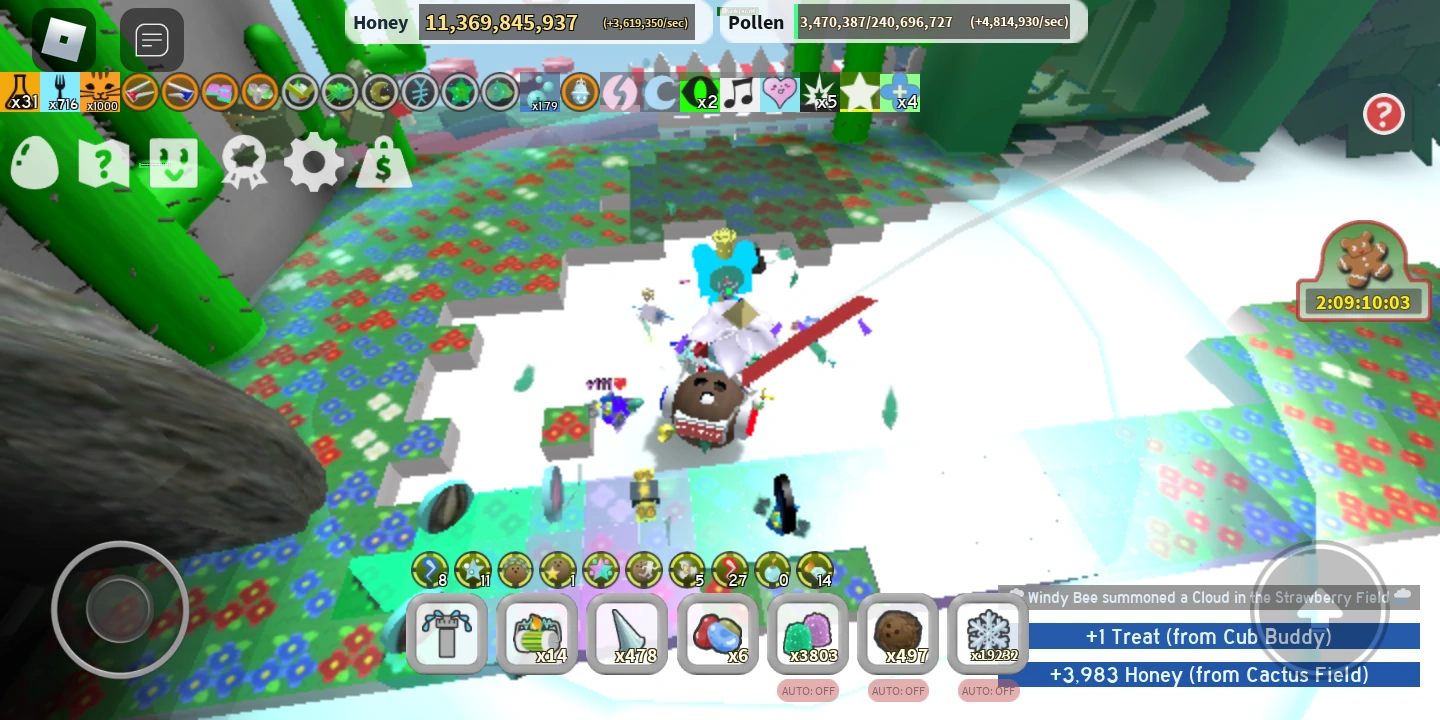Open the quest map panel

(x=103, y=162)
